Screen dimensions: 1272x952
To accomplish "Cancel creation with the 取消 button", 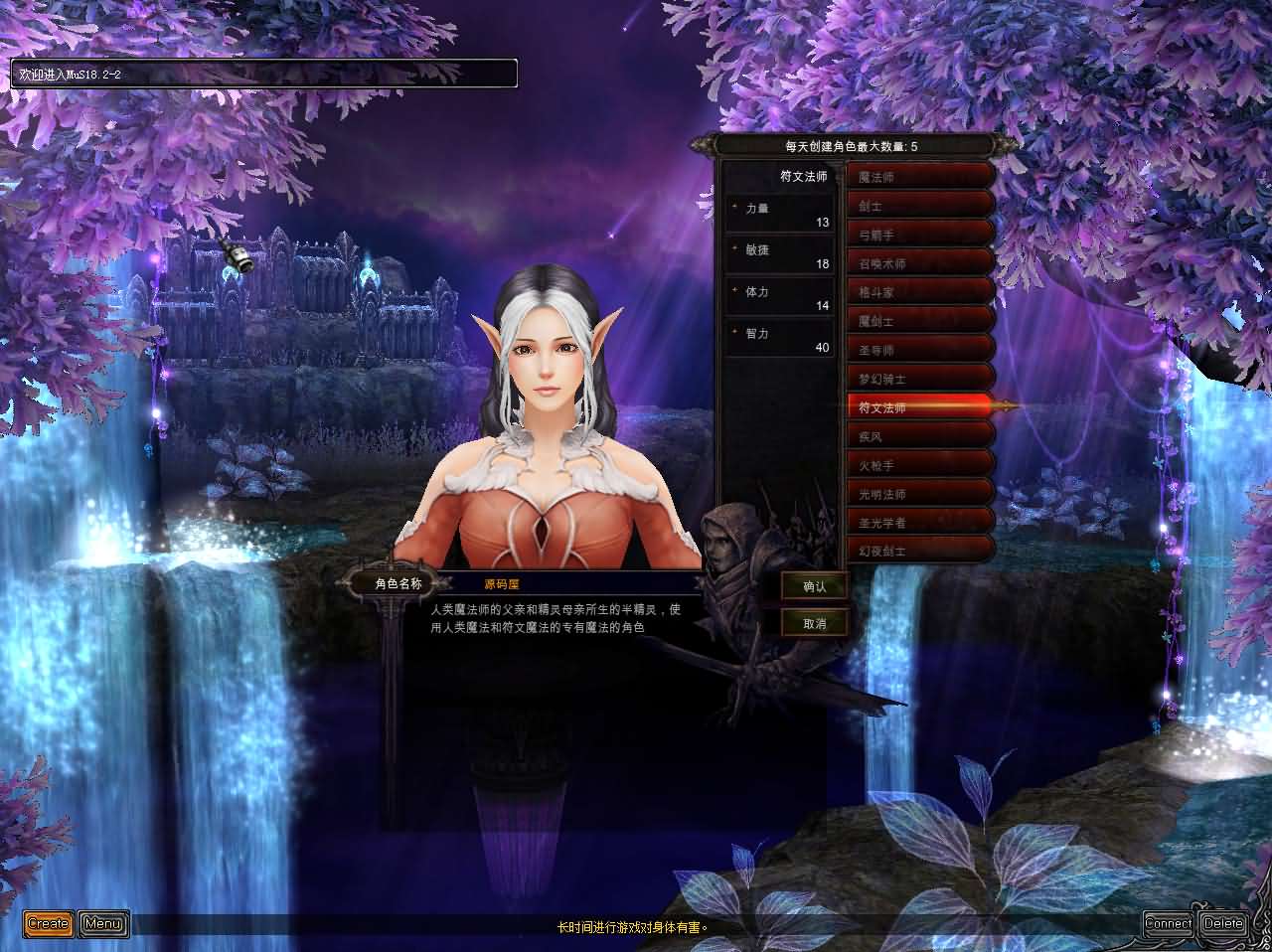I will coord(815,623).
